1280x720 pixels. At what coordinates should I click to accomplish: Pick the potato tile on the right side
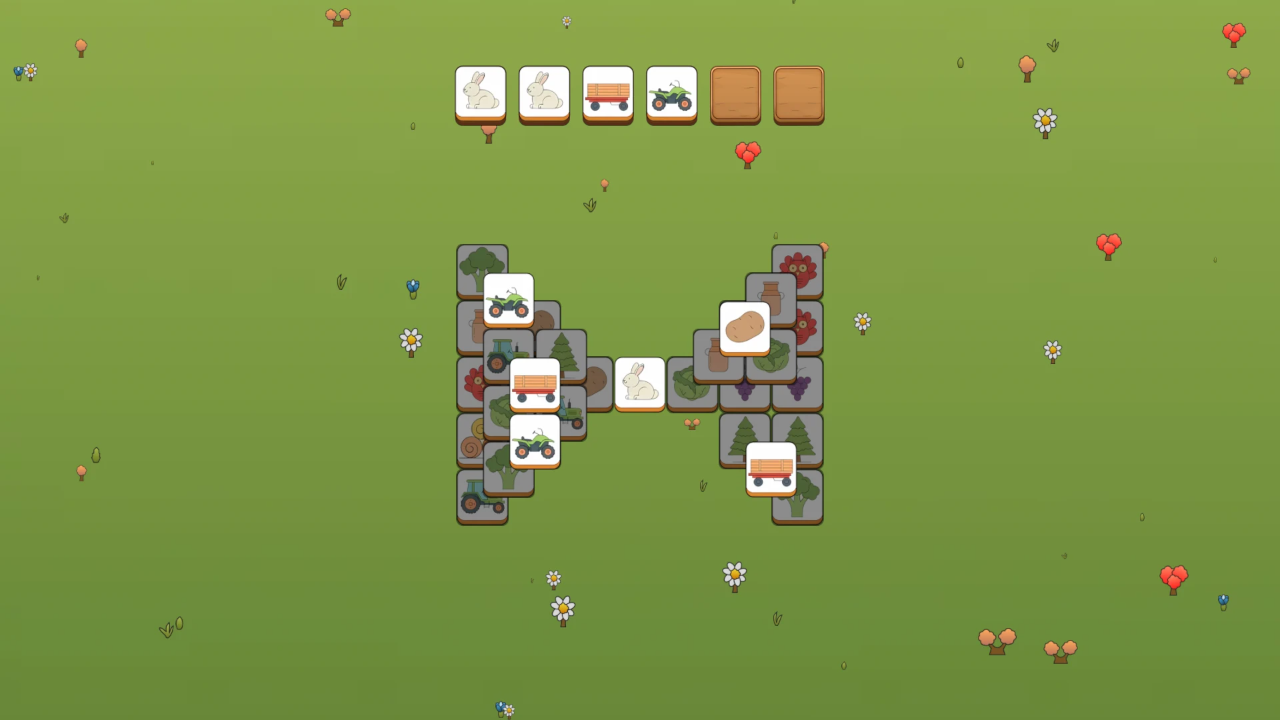(x=745, y=328)
